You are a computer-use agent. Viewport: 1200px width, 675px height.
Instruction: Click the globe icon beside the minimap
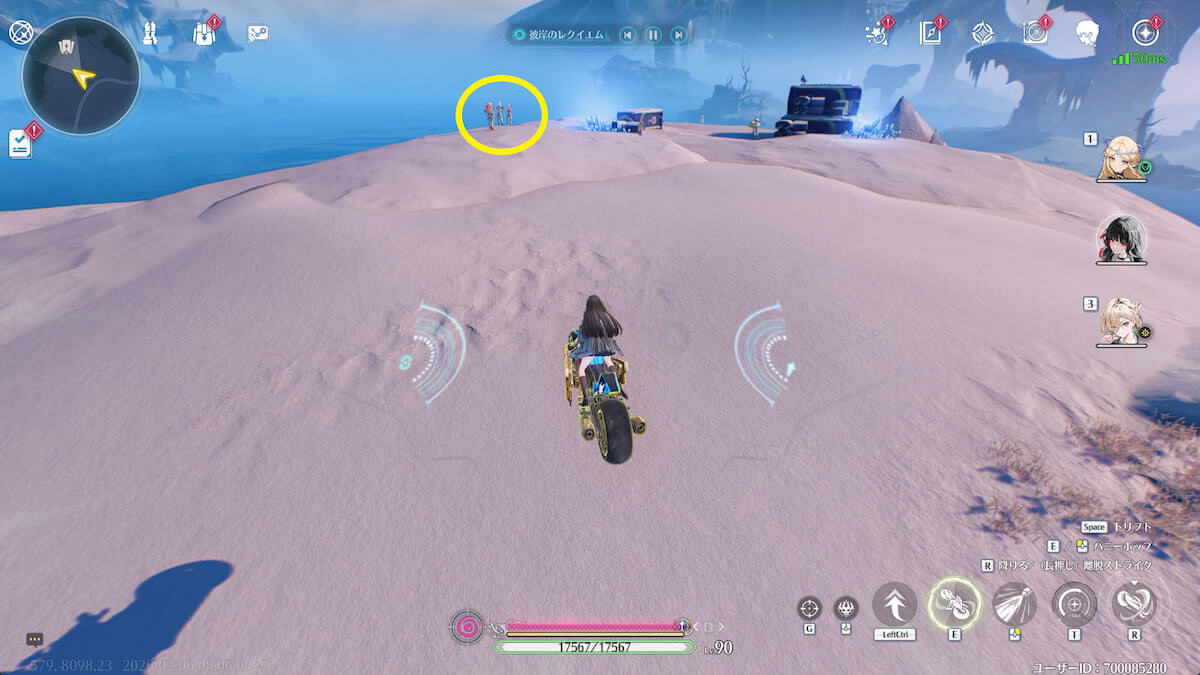point(20,33)
